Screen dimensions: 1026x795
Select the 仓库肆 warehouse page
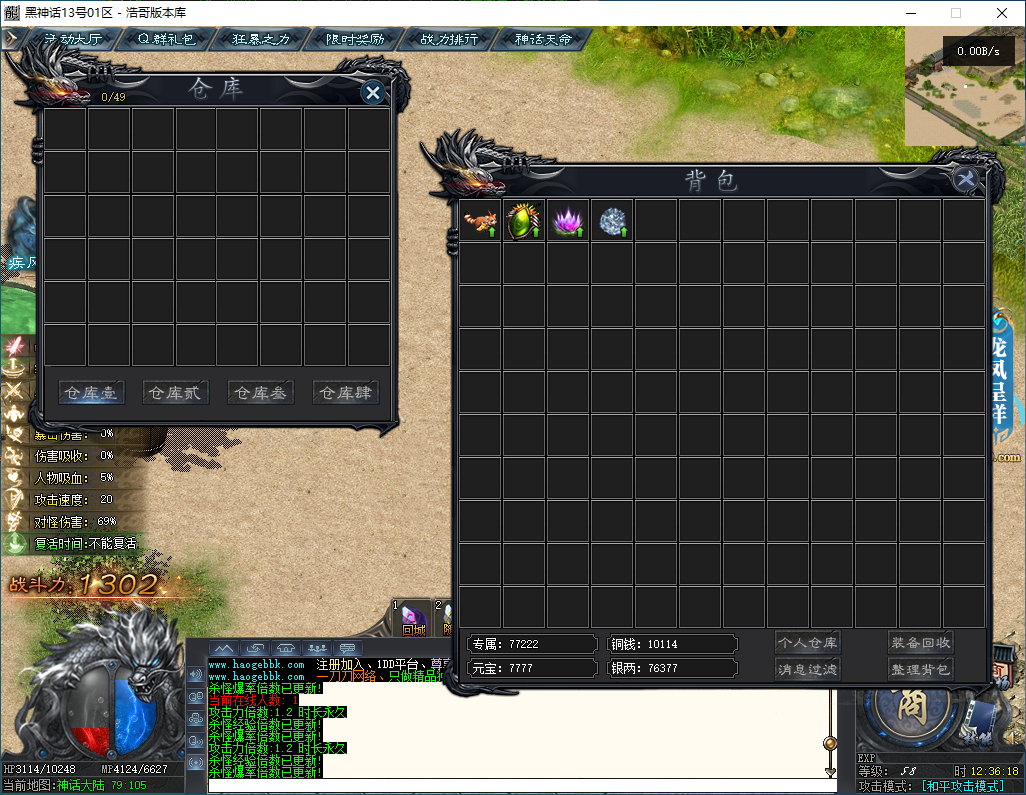click(345, 393)
